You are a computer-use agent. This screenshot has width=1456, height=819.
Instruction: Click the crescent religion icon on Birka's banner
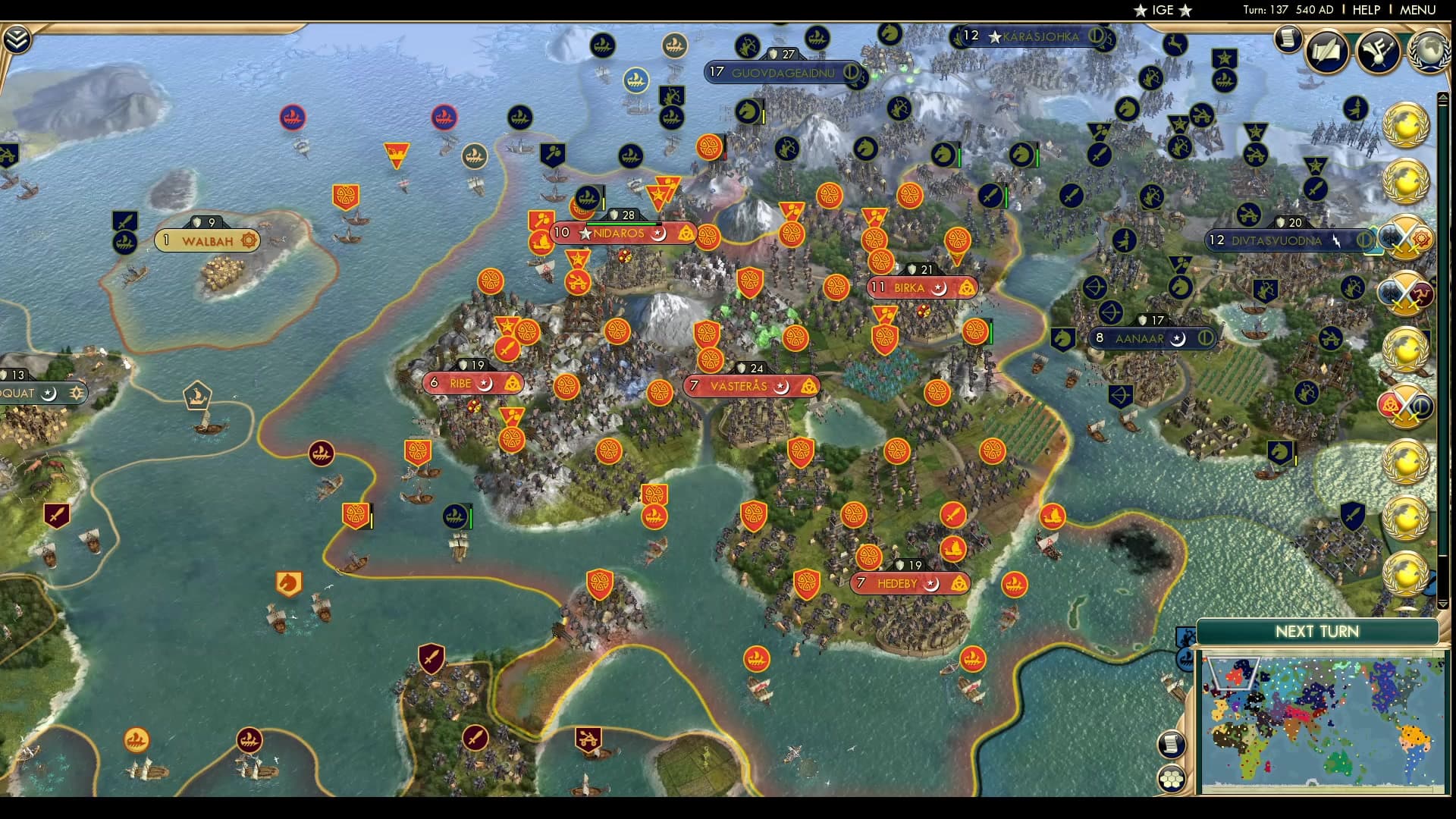pyautogui.click(x=939, y=288)
